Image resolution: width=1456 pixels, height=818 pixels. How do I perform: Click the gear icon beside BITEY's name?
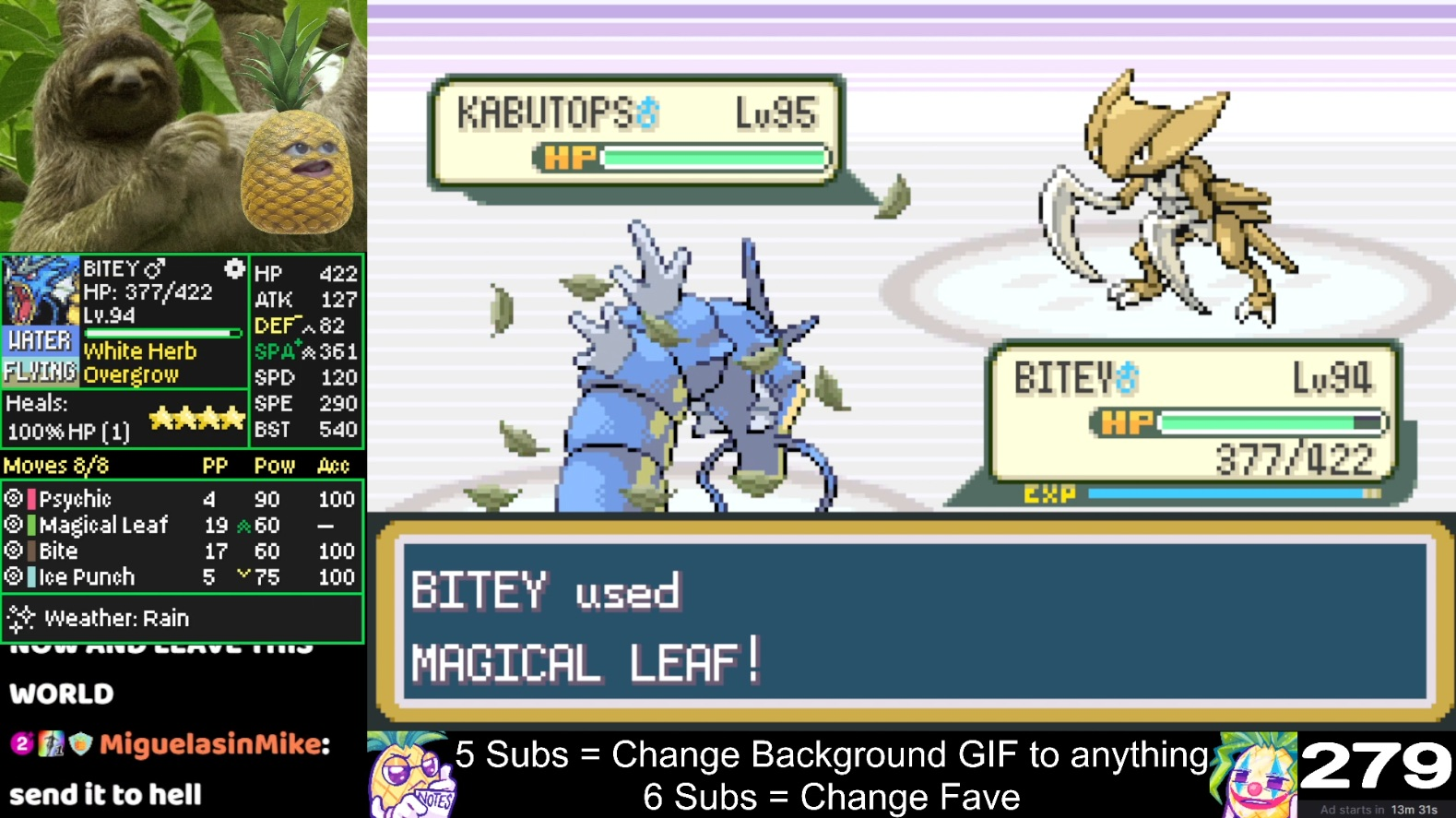(236, 268)
